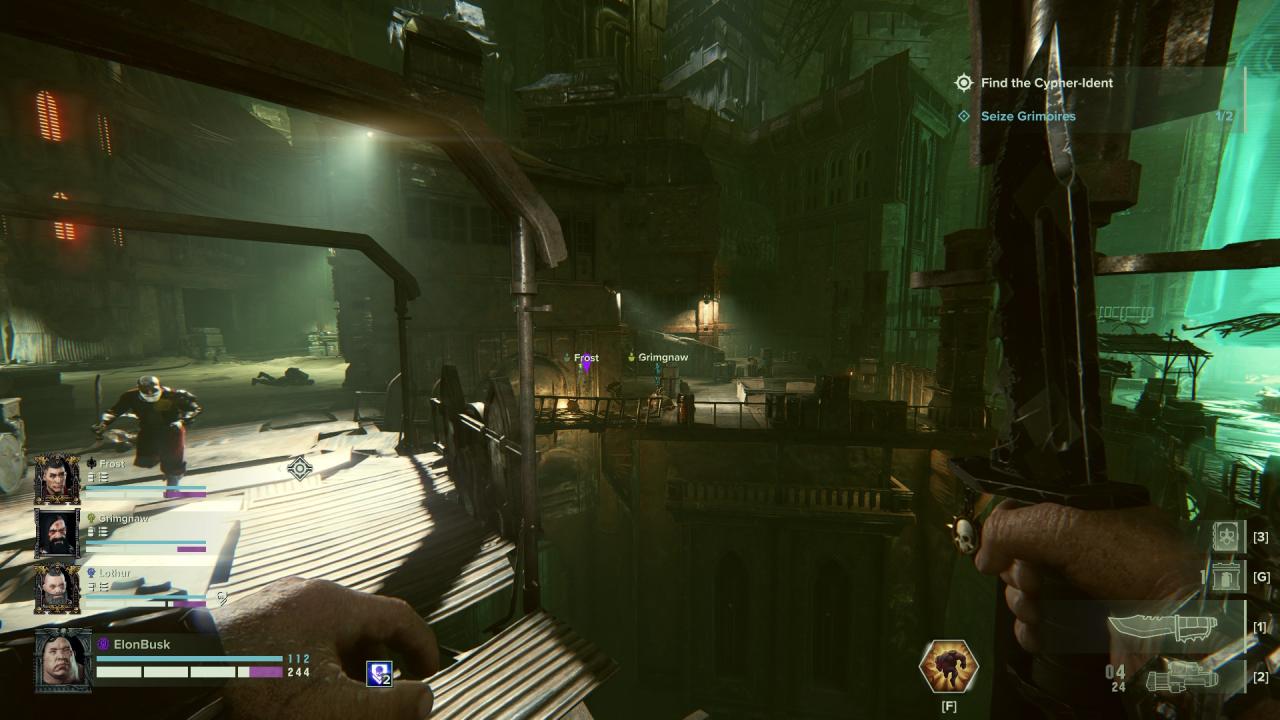
Task: Click Frost's teammate portrait
Action: 57,479
